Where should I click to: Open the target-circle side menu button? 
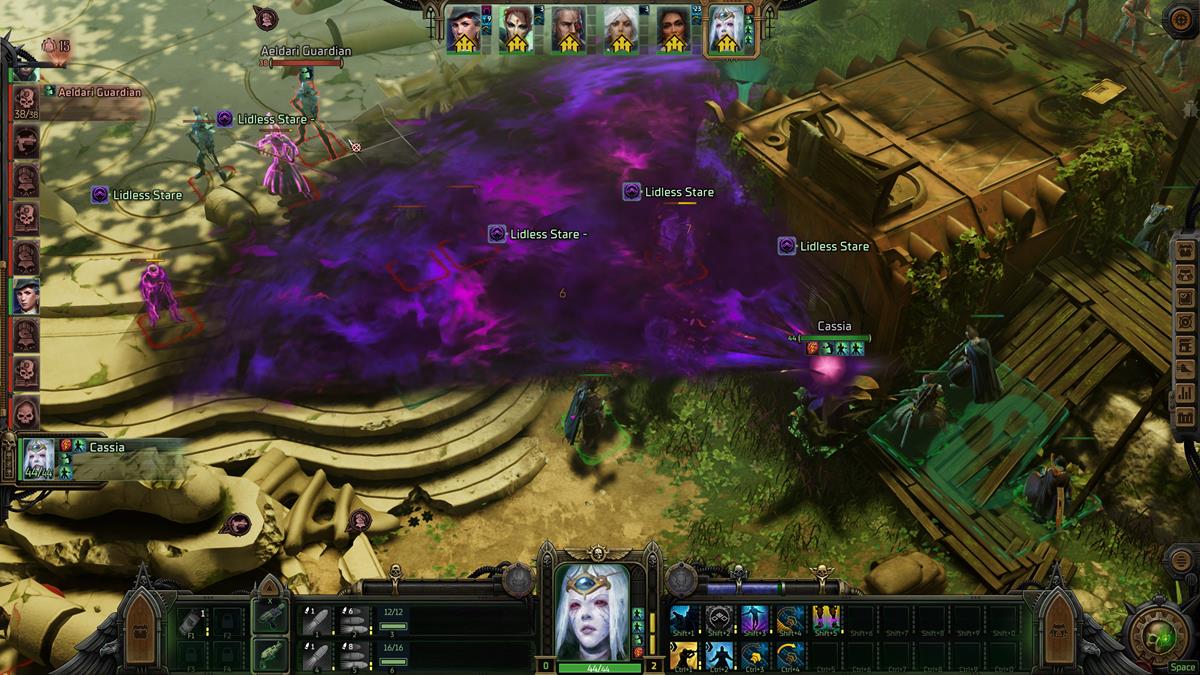[x=1186, y=320]
